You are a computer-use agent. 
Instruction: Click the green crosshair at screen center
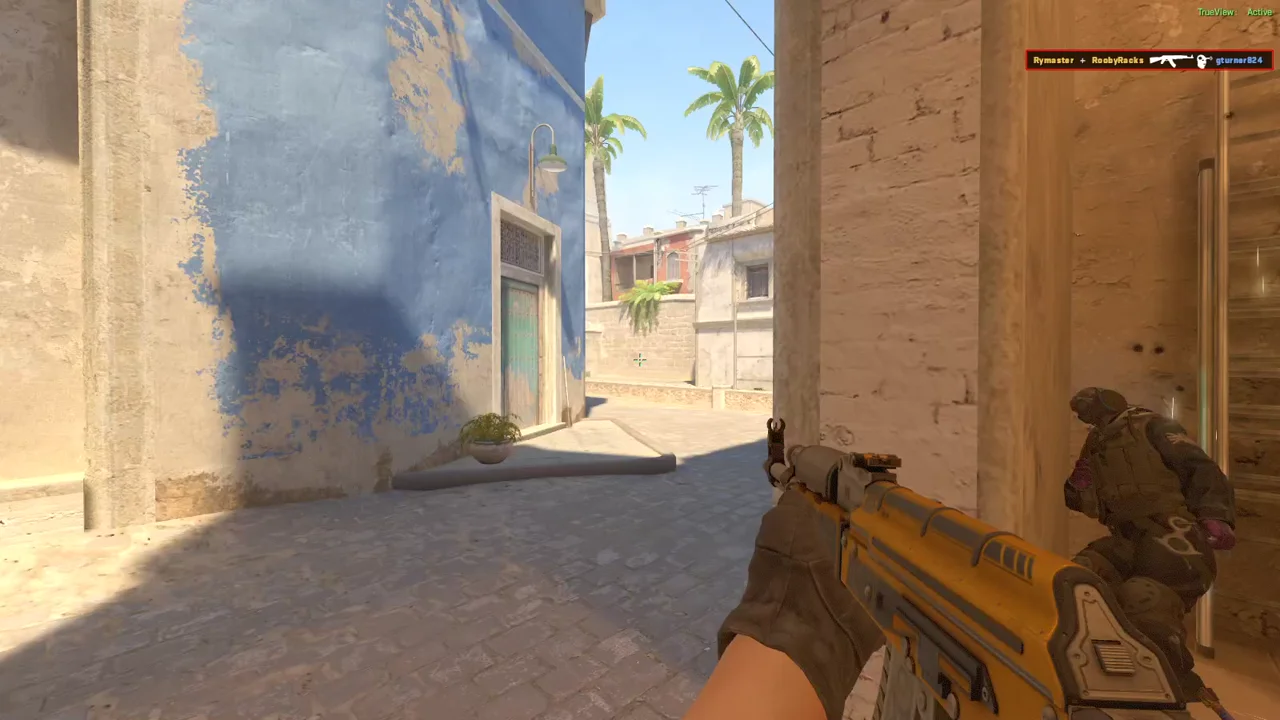[x=640, y=360]
